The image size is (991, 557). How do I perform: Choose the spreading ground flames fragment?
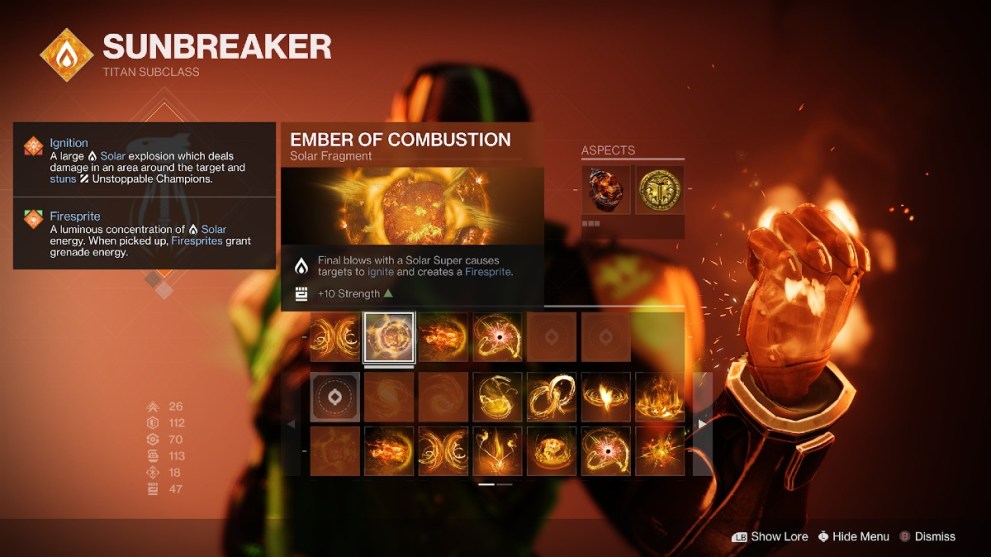coord(660,397)
